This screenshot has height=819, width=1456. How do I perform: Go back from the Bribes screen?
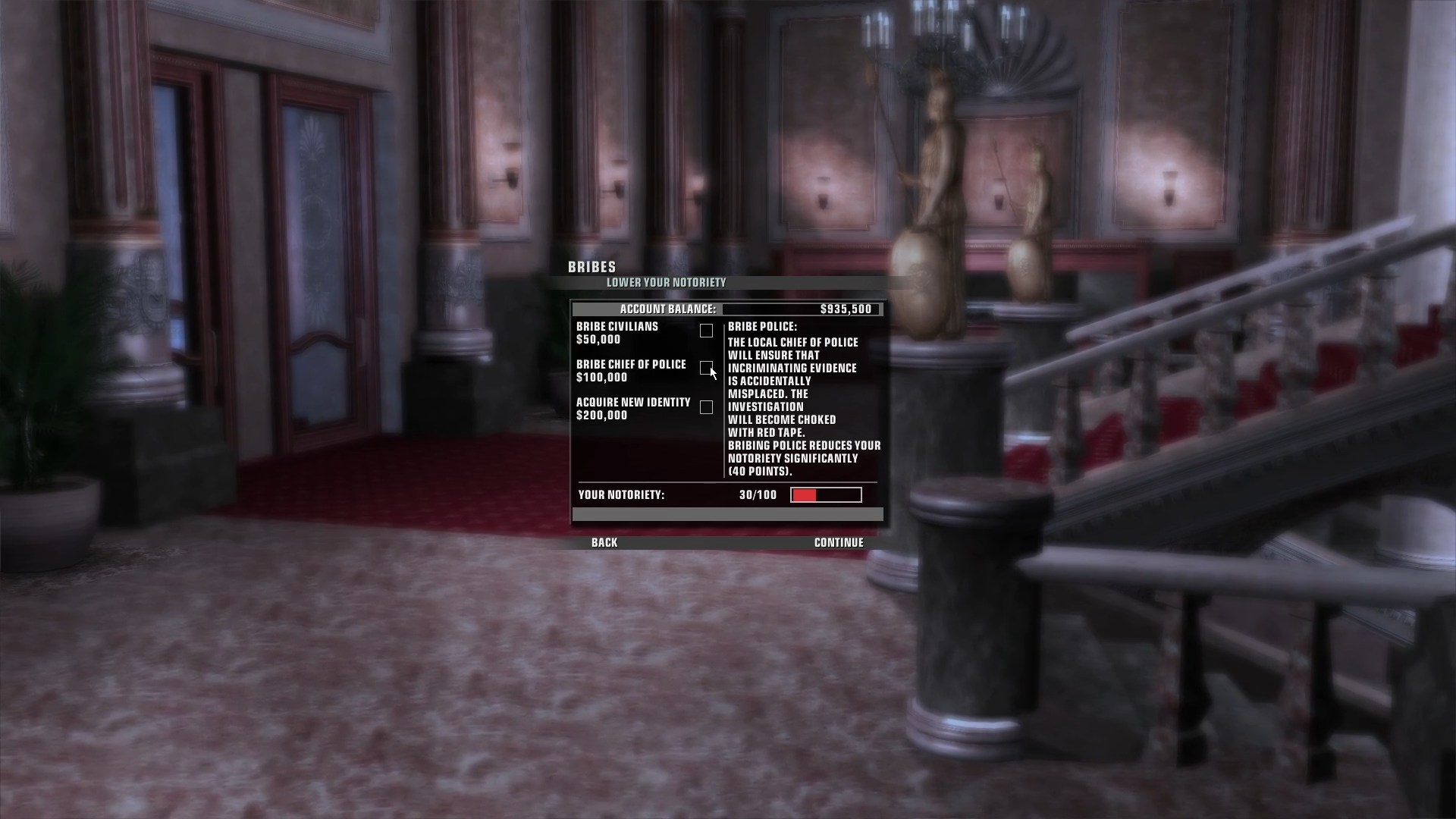[x=604, y=542]
